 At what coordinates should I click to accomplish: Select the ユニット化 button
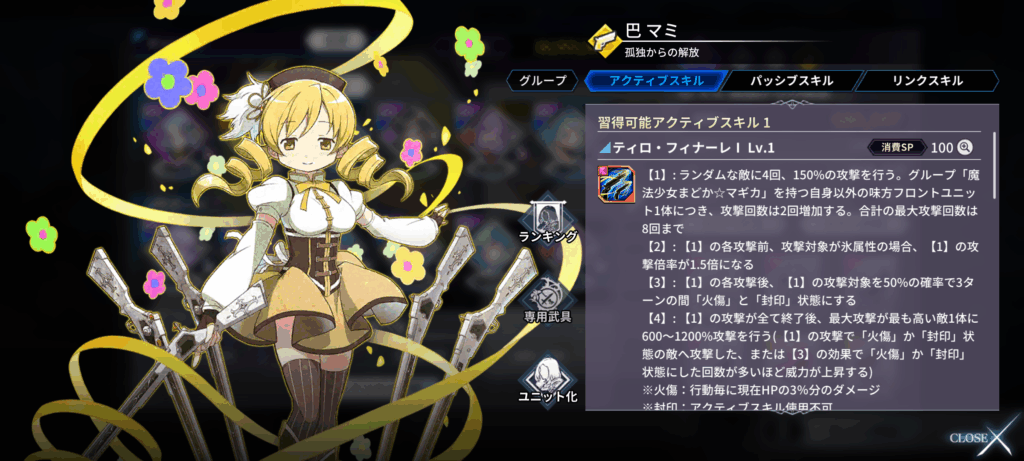point(549,379)
